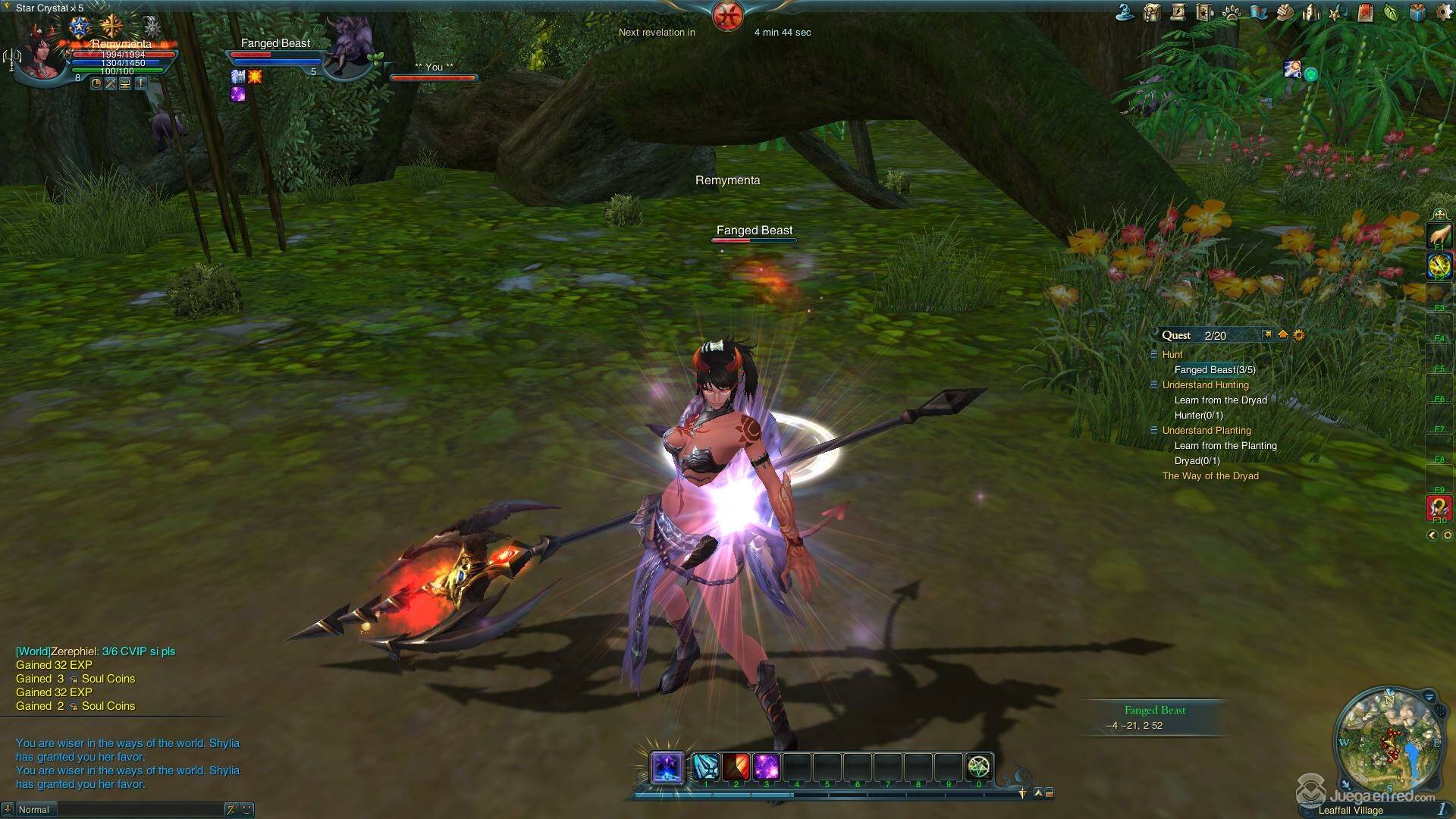Use the red slash skill in slot 2

[736, 767]
